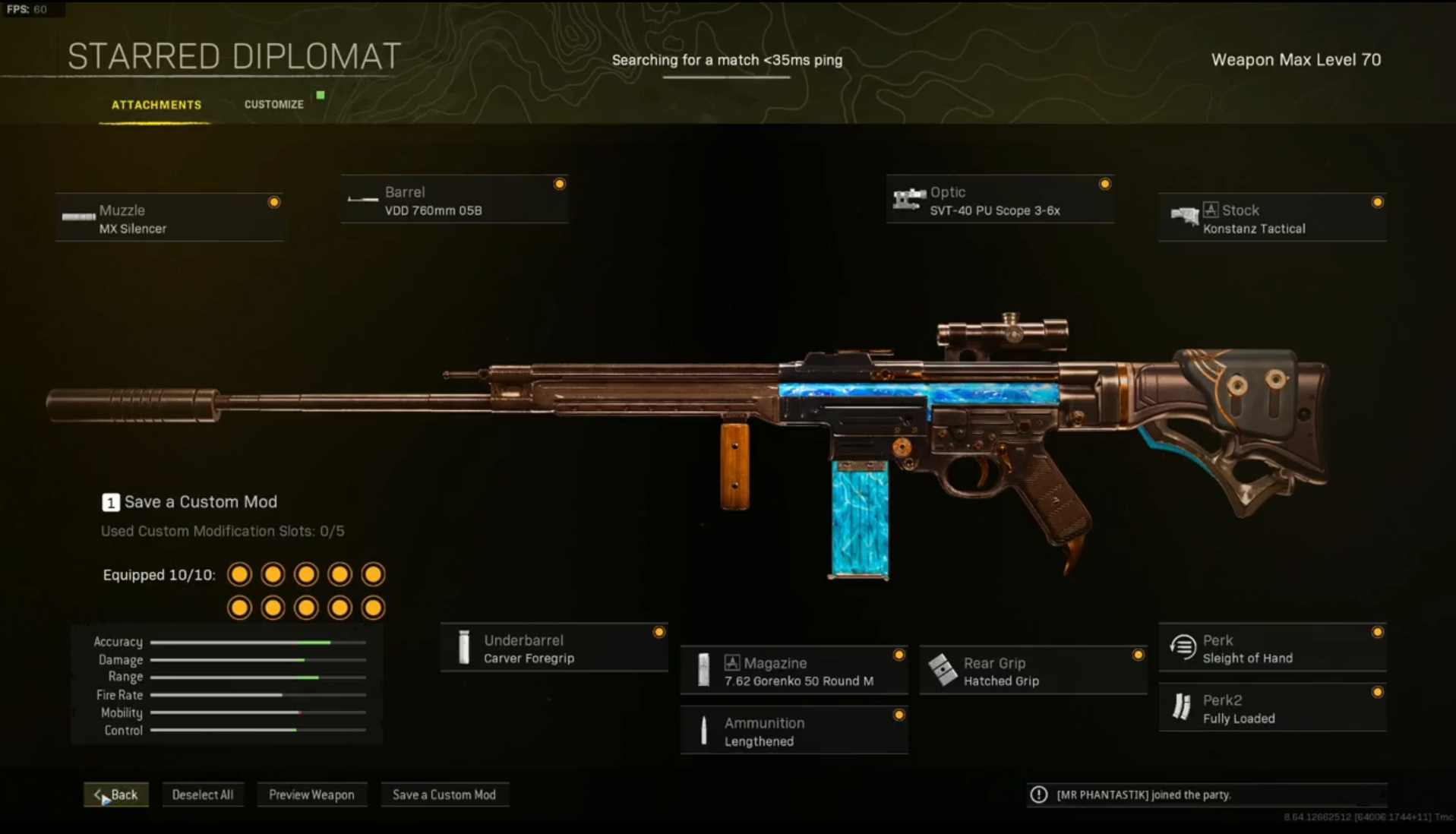Select the Perk Sleight of Hand slot

(x=1272, y=649)
